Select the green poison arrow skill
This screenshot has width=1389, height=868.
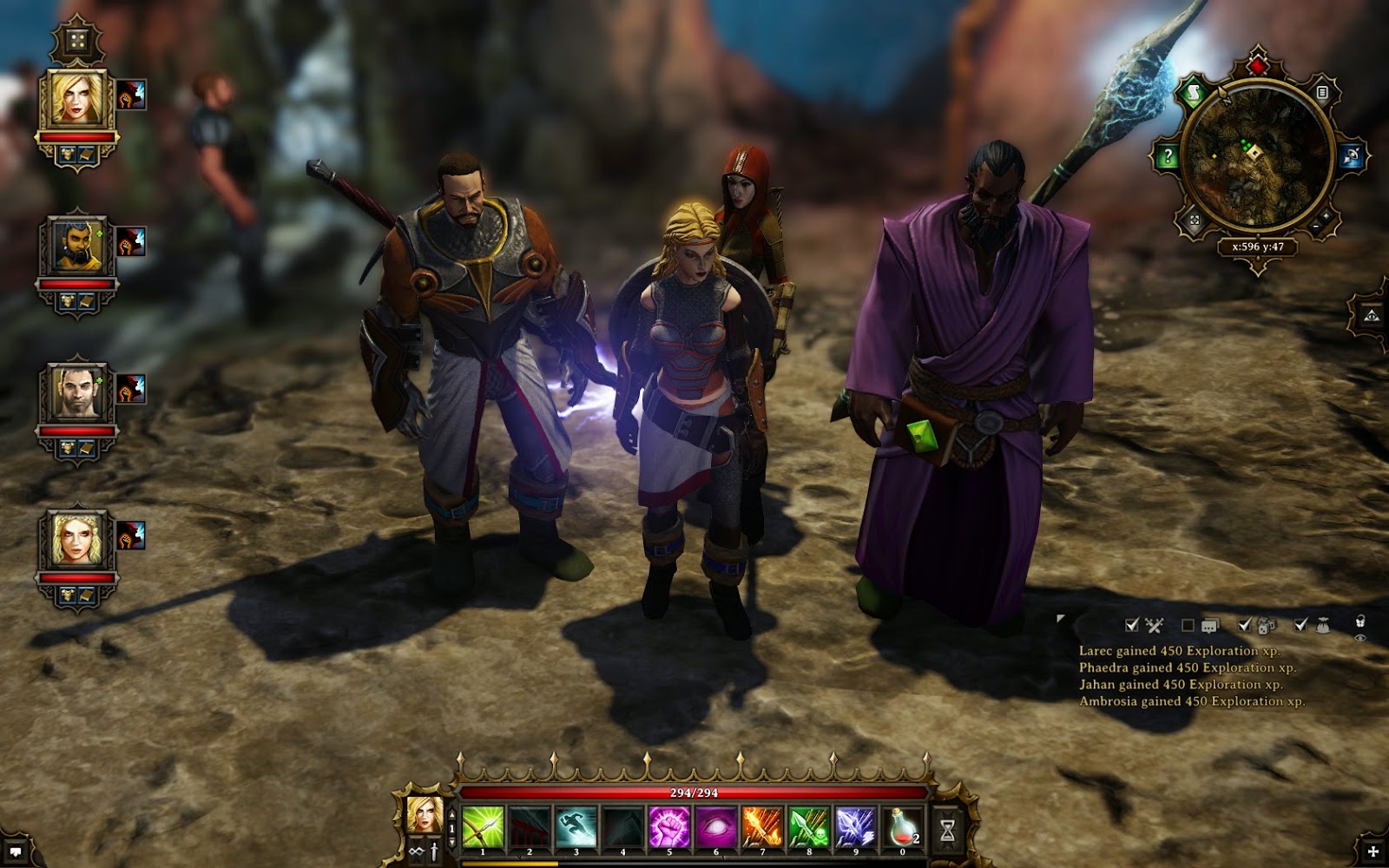coord(809,827)
